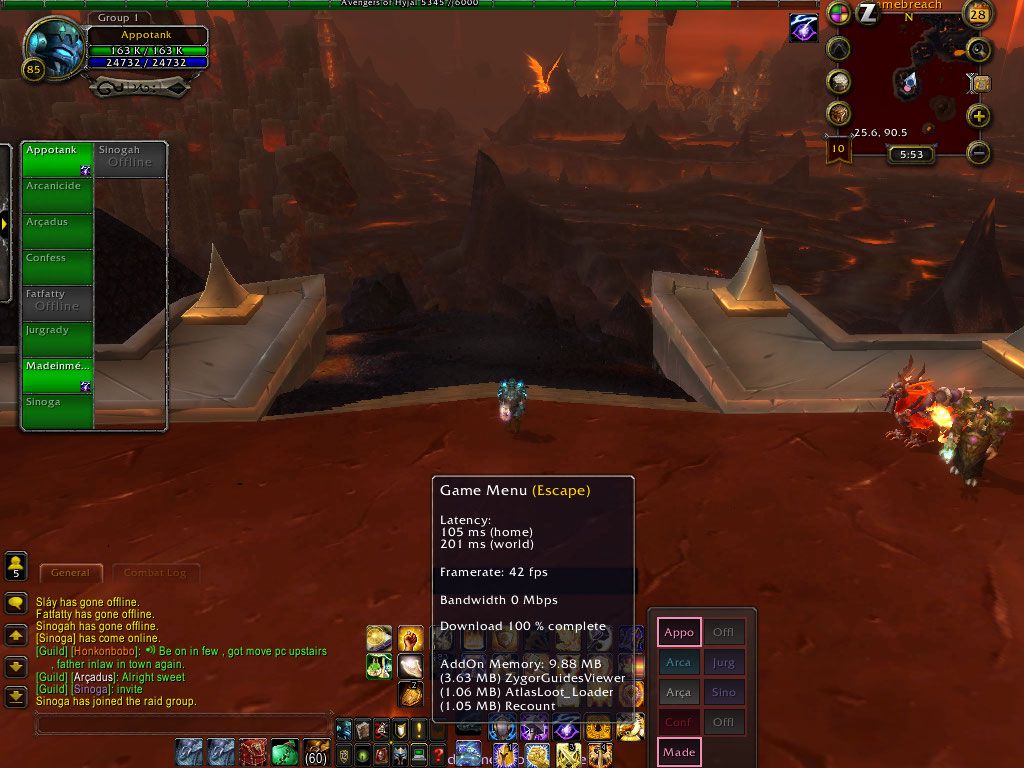Open the calendar button showing 28
Image resolution: width=1024 pixels, height=768 pixels.
(x=978, y=14)
